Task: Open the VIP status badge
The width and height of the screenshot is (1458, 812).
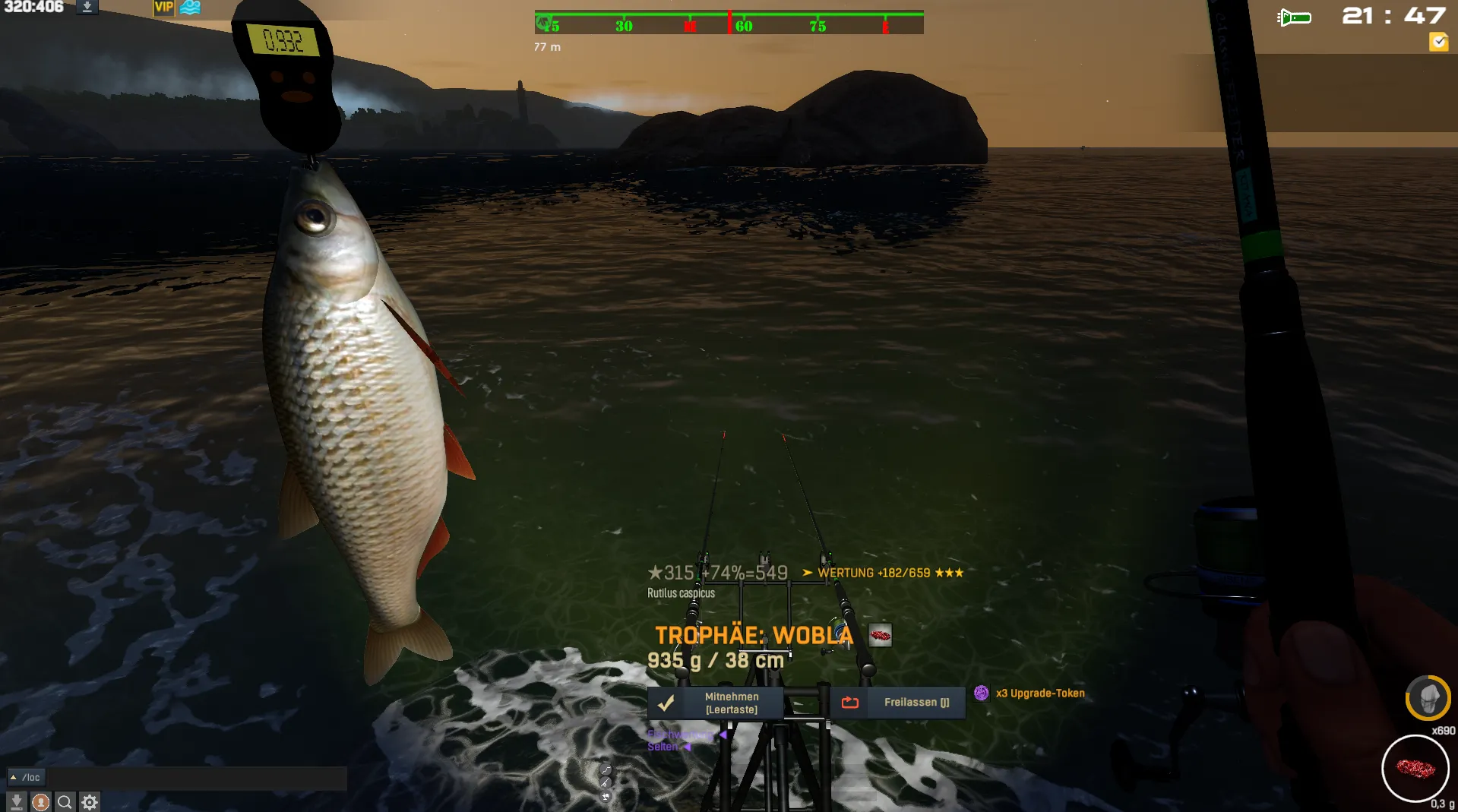Action: (x=164, y=8)
